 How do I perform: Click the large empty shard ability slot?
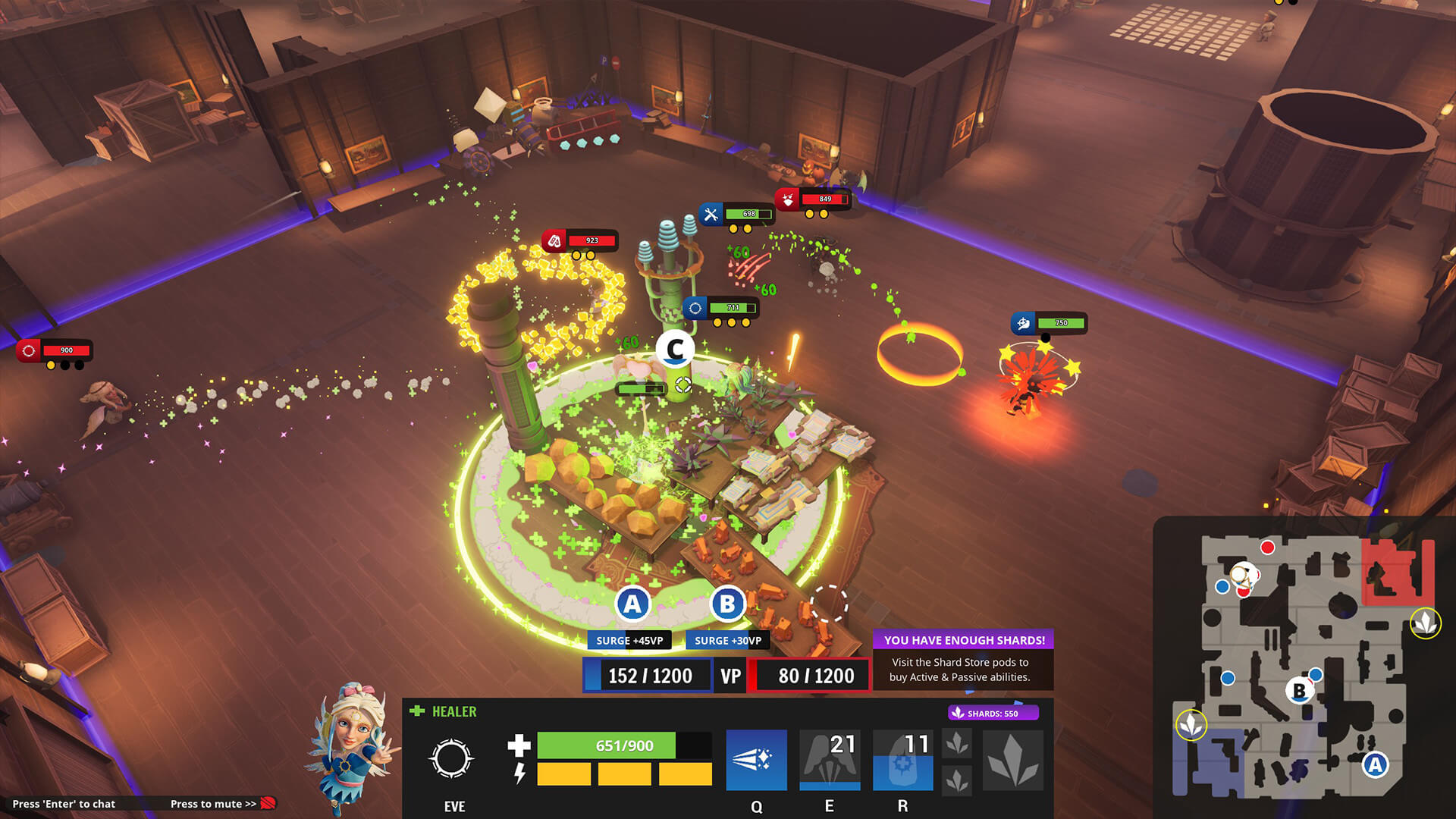(x=1013, y=760)
